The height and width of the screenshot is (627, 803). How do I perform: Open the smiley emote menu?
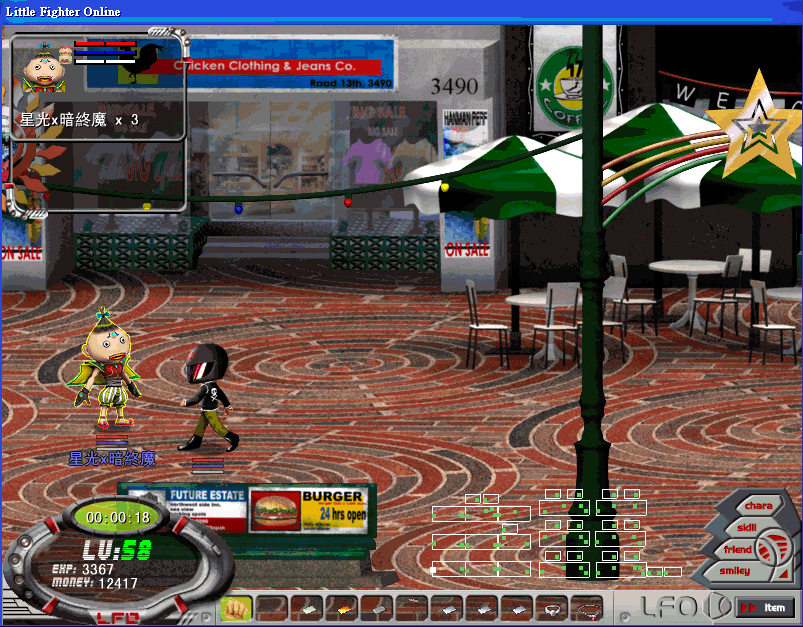(x=734, y=571)
